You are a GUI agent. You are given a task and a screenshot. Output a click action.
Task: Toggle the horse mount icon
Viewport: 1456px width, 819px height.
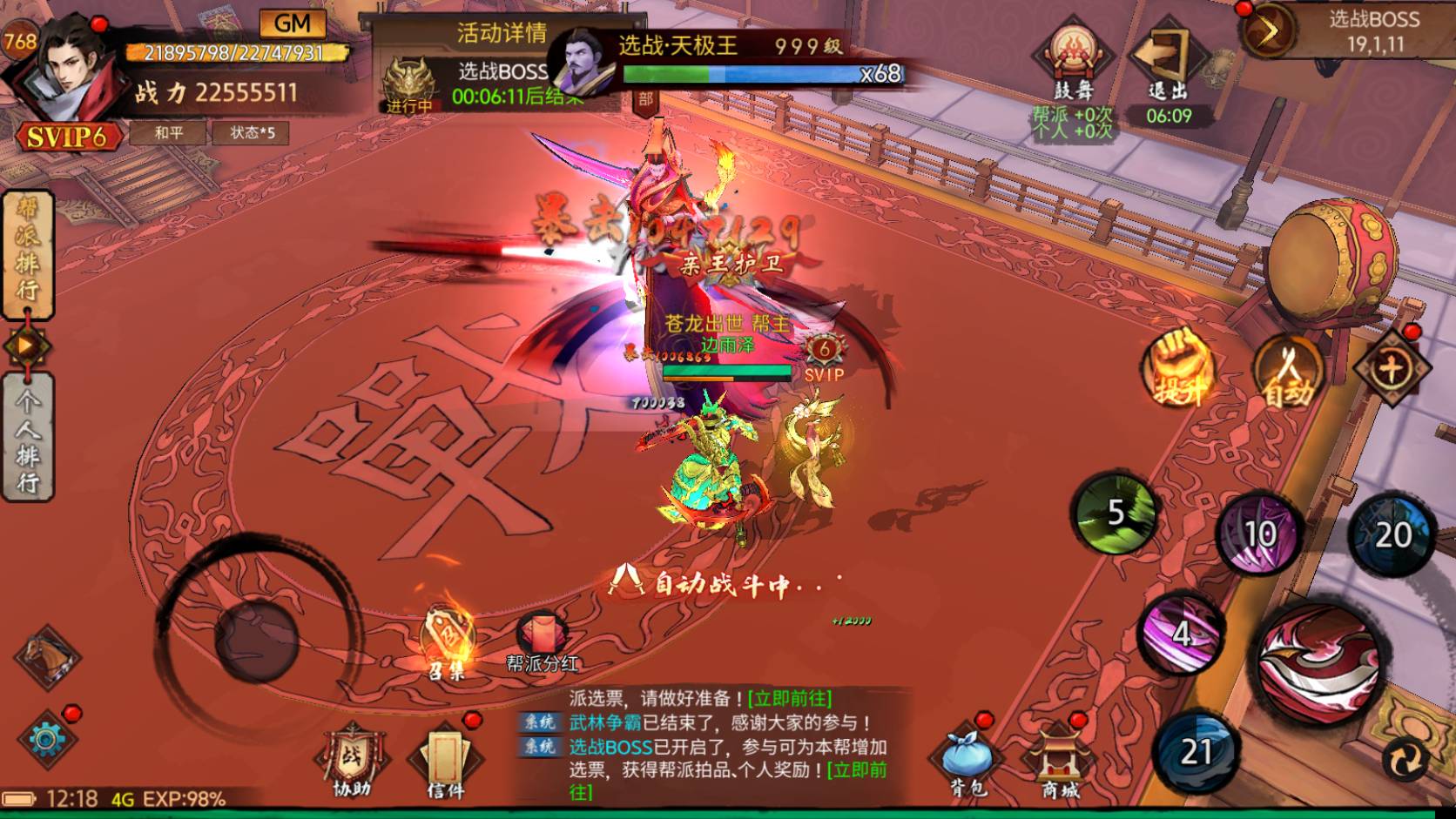(46, 659)
